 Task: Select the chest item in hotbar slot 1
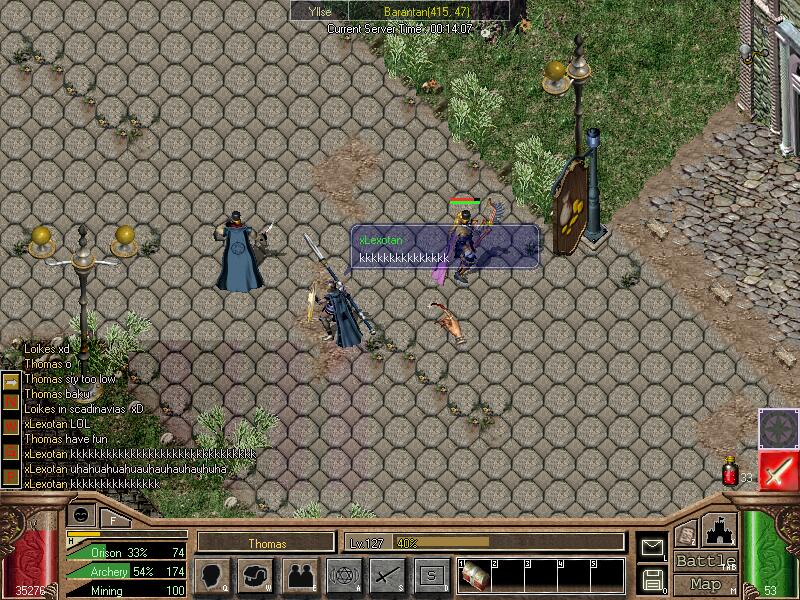point(477,577)
